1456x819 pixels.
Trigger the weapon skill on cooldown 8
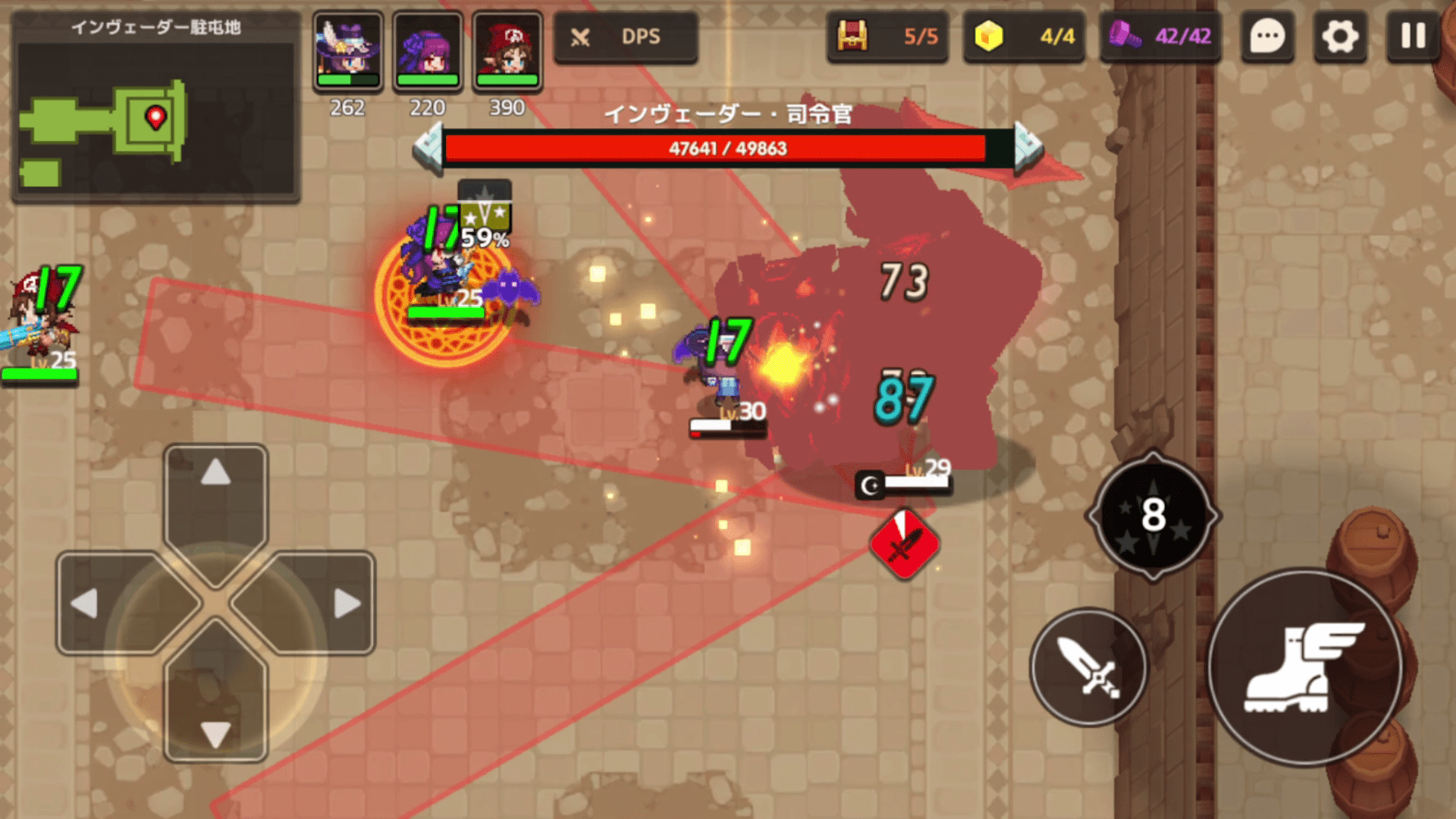1153,516
